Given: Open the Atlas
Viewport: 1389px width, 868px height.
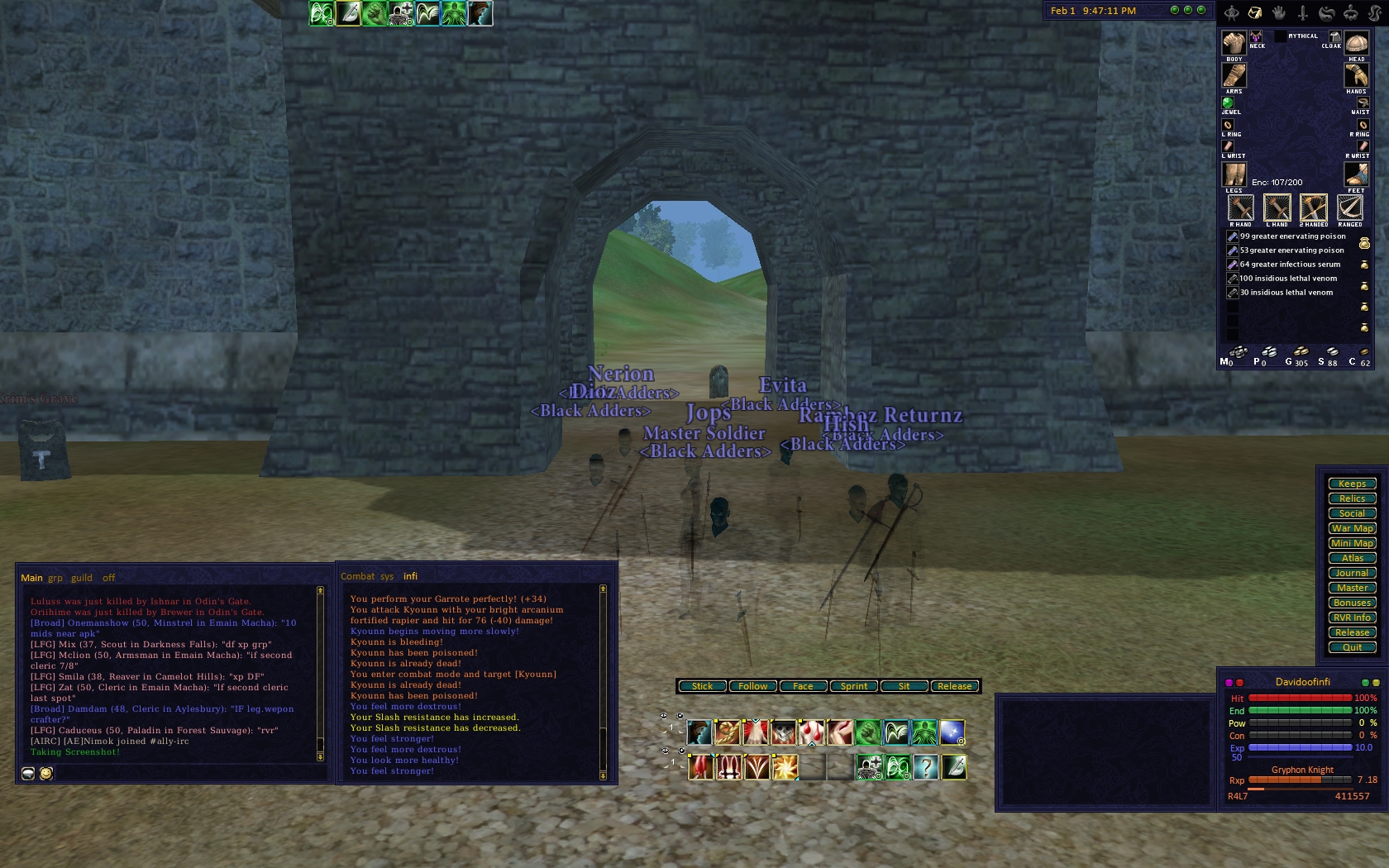Looking at the screenshot, I should tap(1352, 558).
